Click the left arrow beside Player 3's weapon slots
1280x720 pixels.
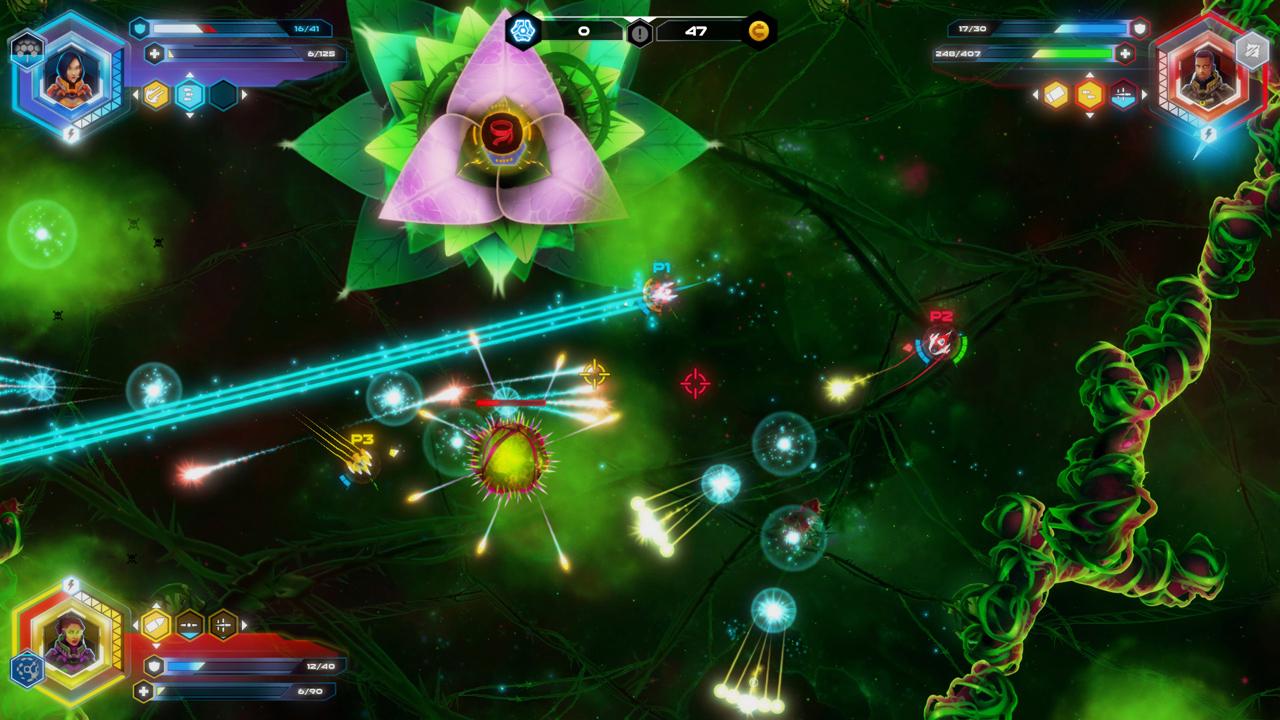pos(136,625)
